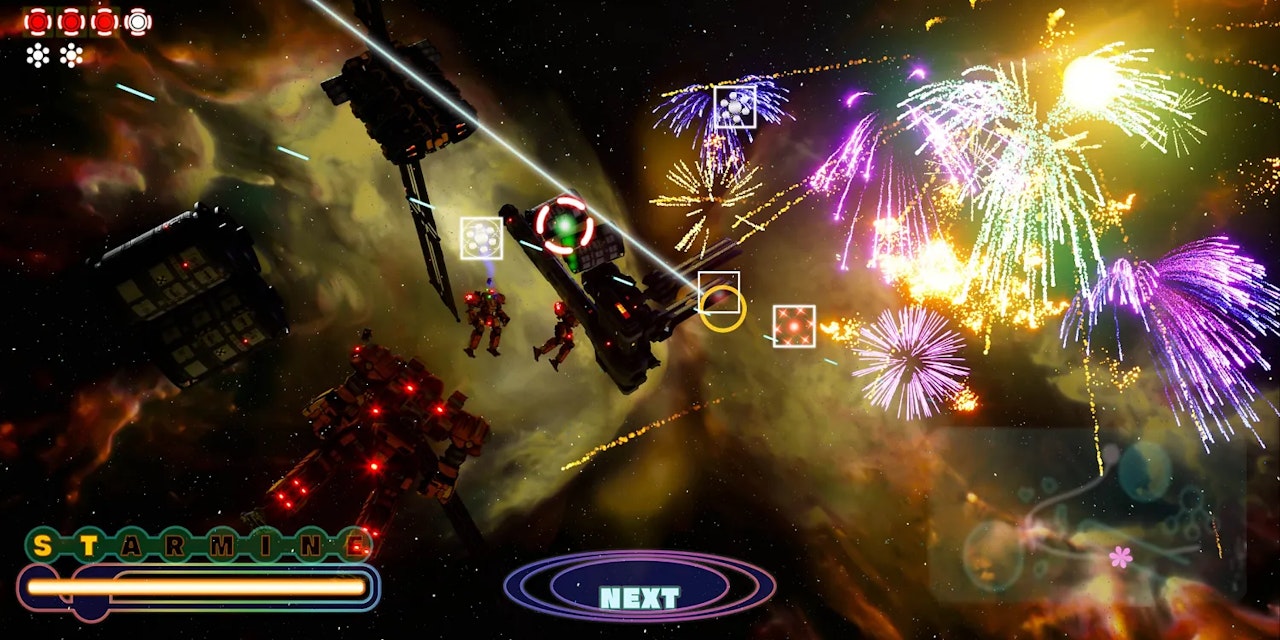Click the NEXT oval panel
1280x640 pixels.
click(x=639, y=587)
